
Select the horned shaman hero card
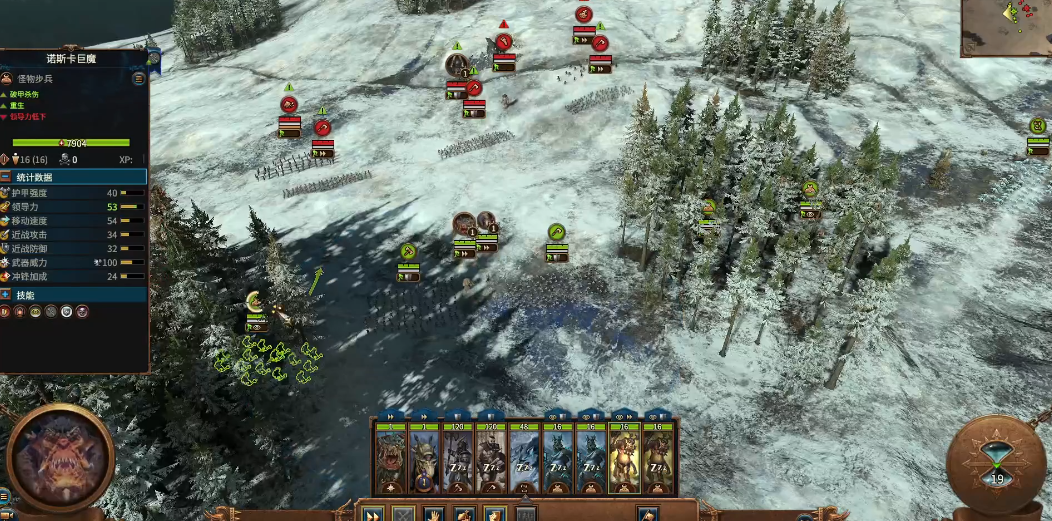(x=423, y=459)
